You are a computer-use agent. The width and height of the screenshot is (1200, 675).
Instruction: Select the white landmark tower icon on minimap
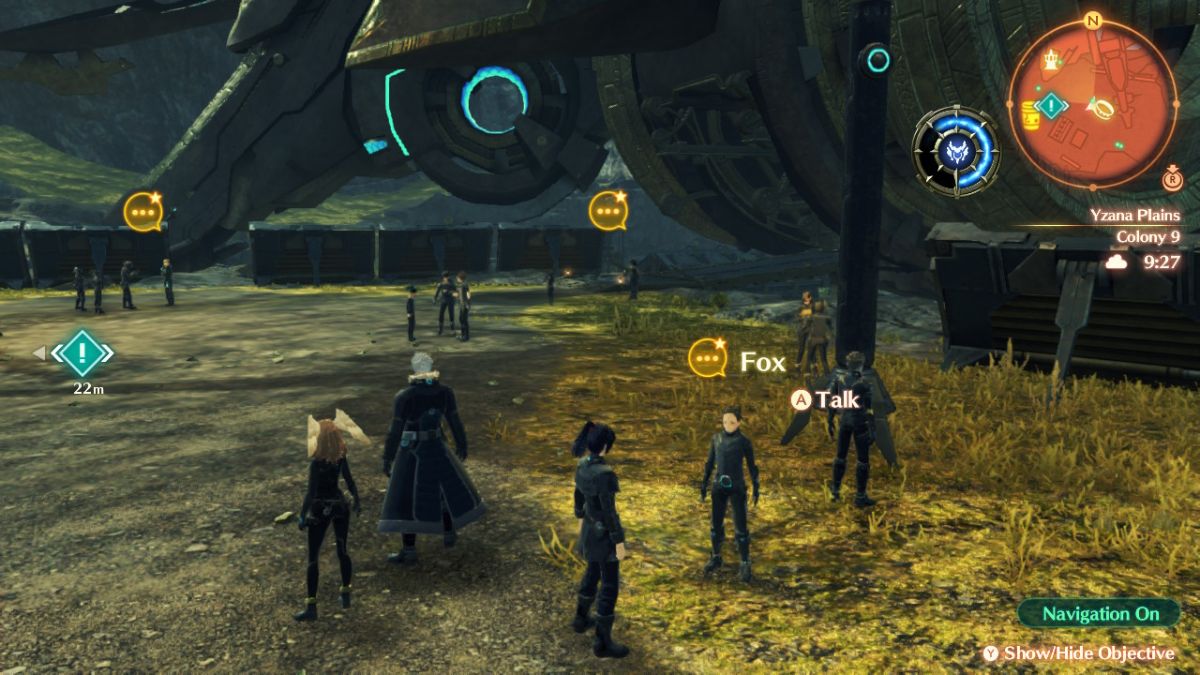tap(1050, 63)
